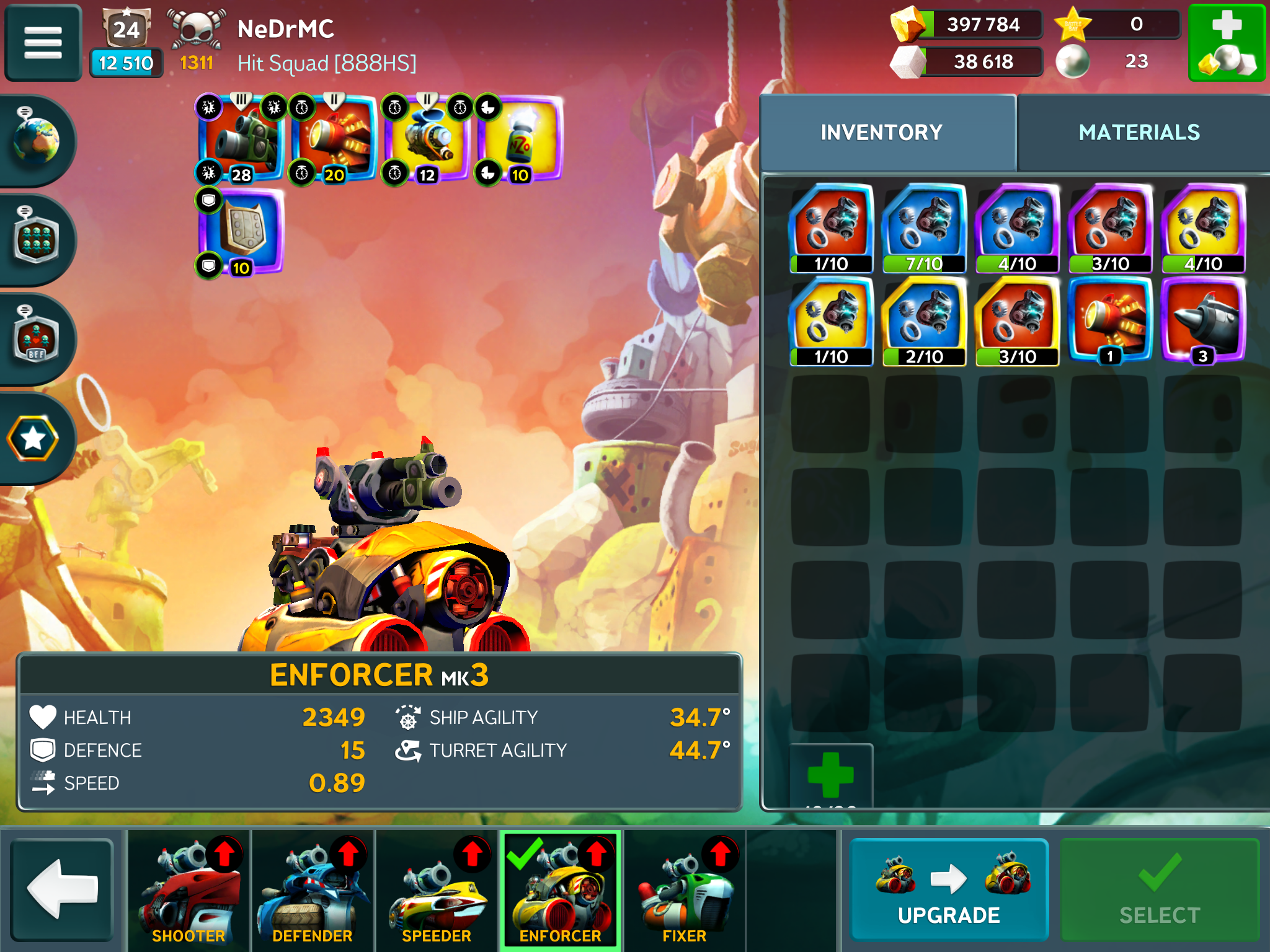Add an inventory slot with the green plus
Image resolution: width=1270 pixels, height=952 pixels.
831,775
